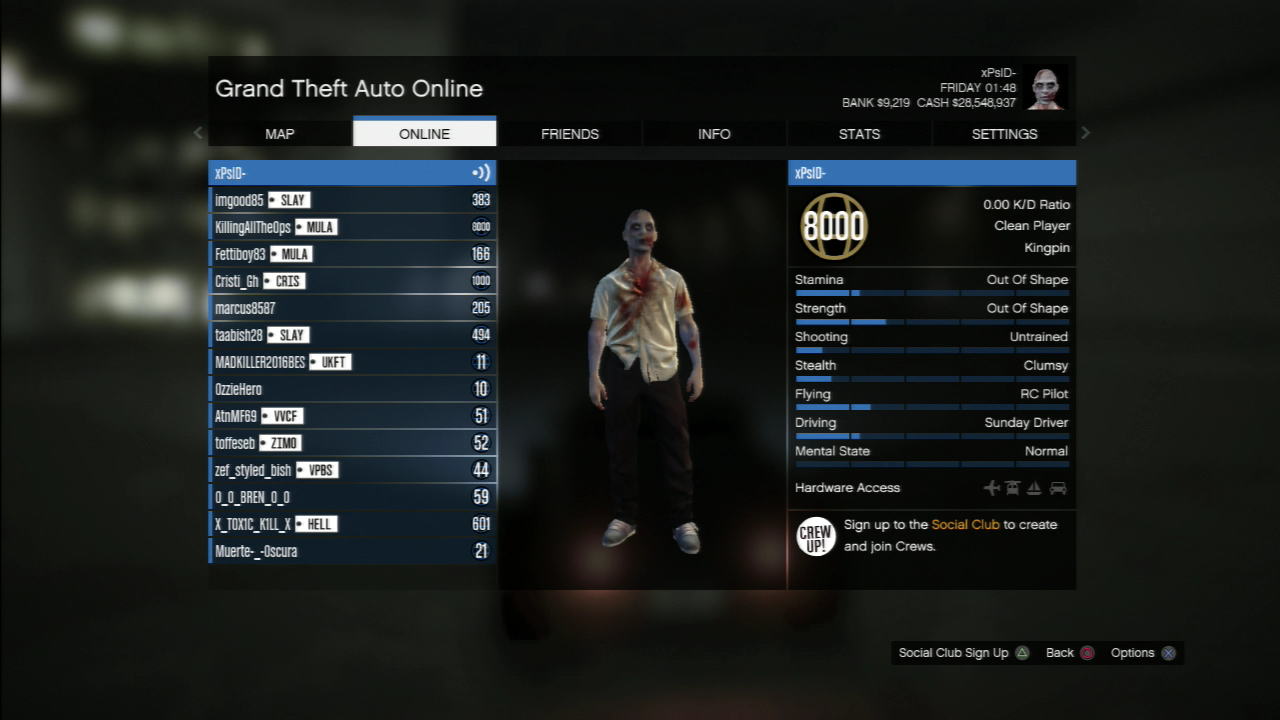Switch to the MAP tab
Viewport: 1280px width, 720px height.
click(x=280, y=134)
